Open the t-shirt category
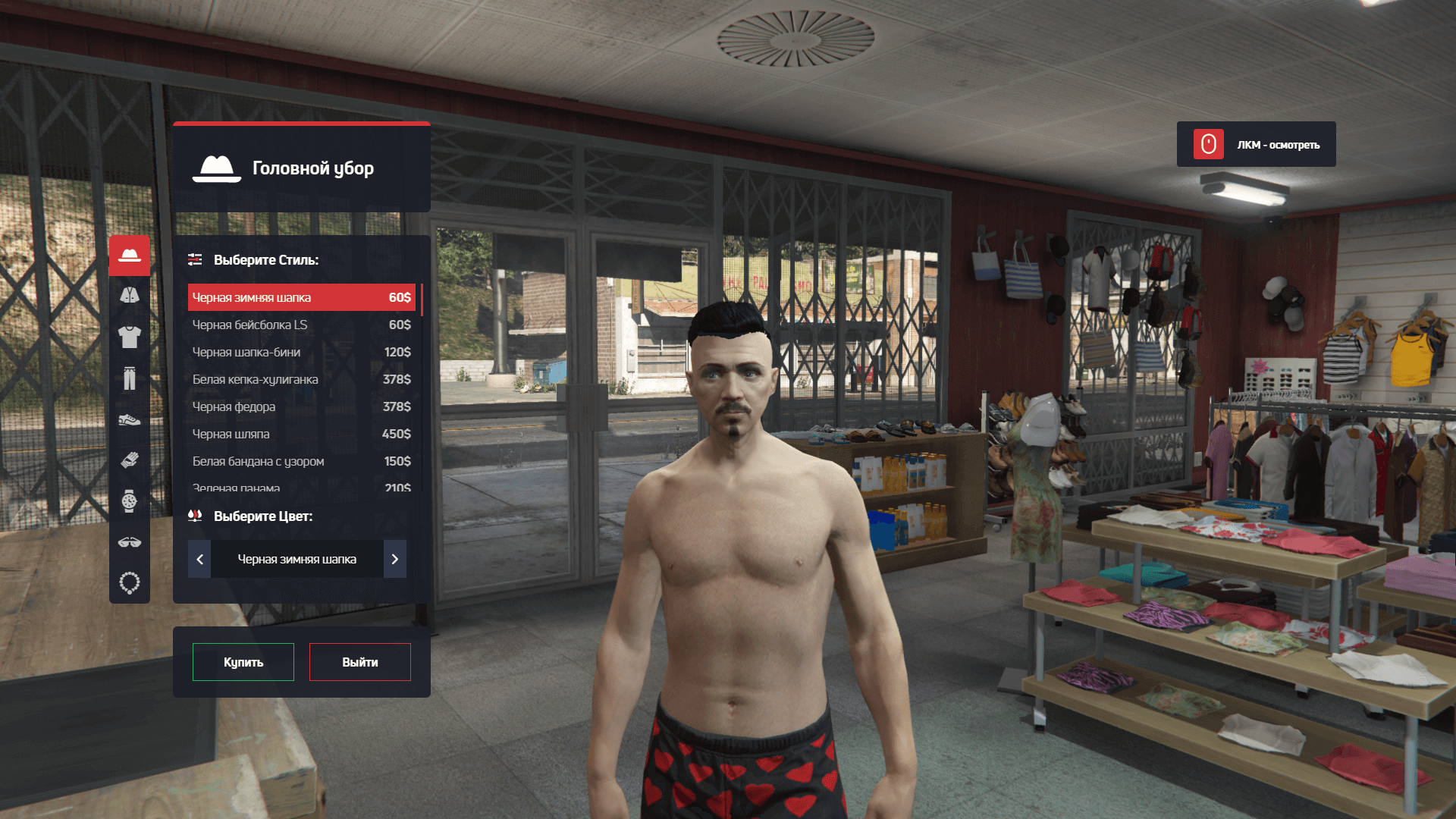This screenshot has height=819, width=1456. (130, 336)
